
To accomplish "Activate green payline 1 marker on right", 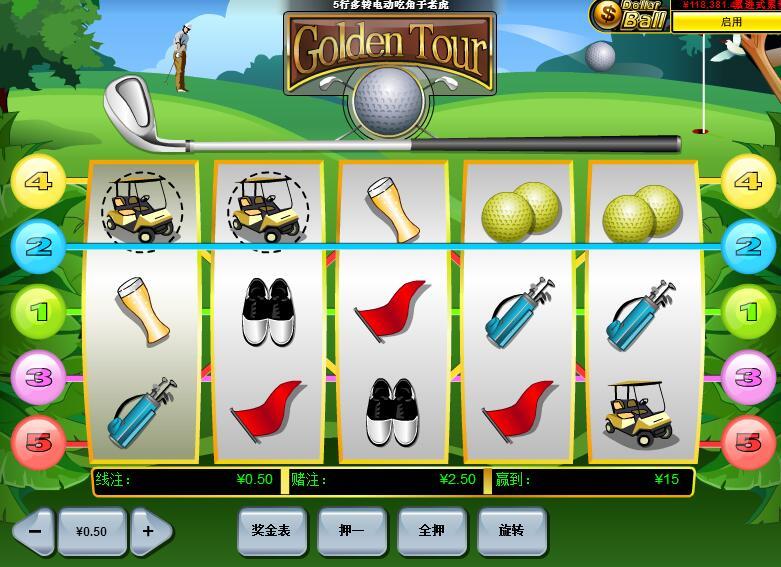I will 748,312.
